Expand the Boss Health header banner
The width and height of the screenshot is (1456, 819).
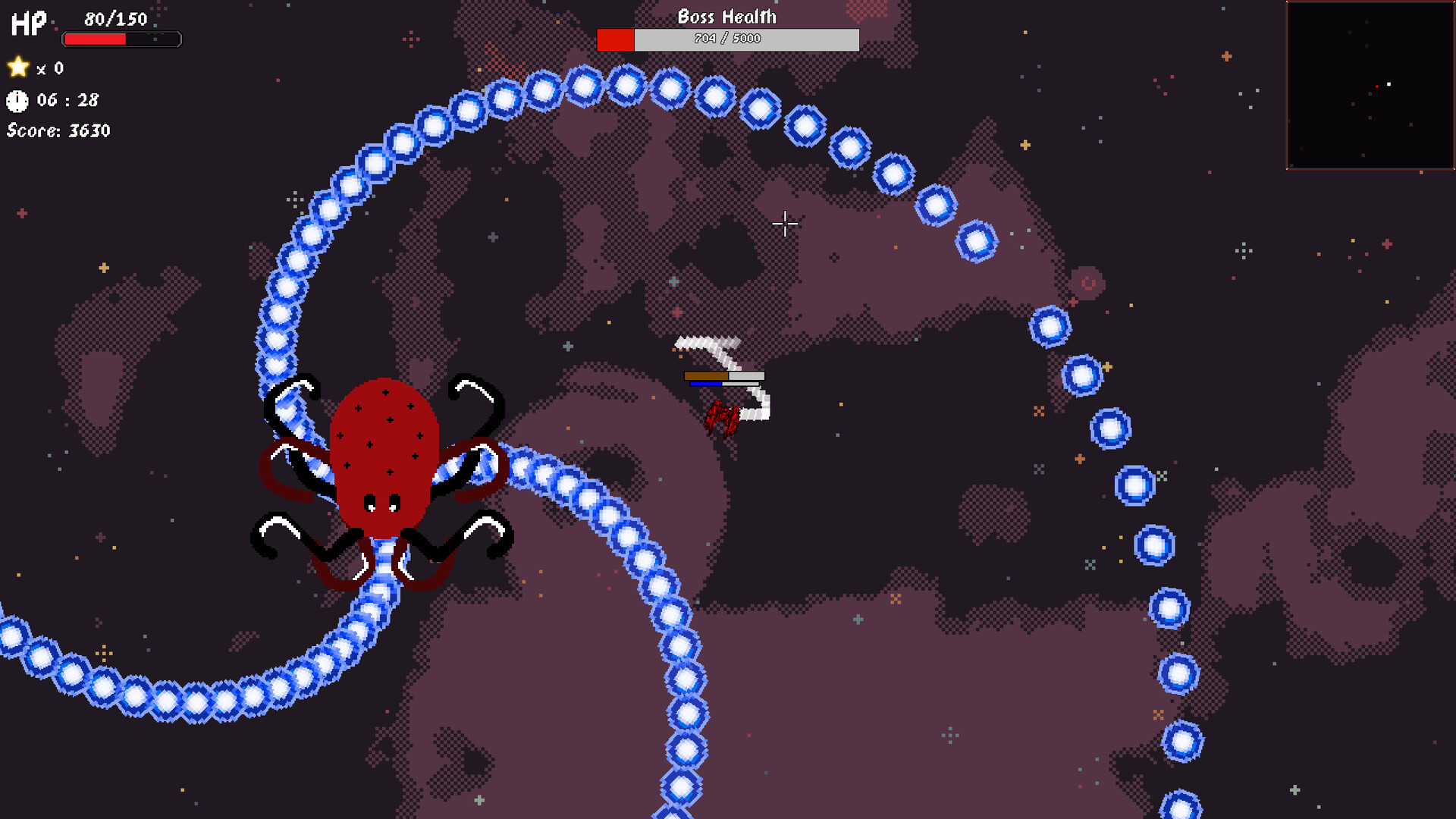tap(727, 16)
